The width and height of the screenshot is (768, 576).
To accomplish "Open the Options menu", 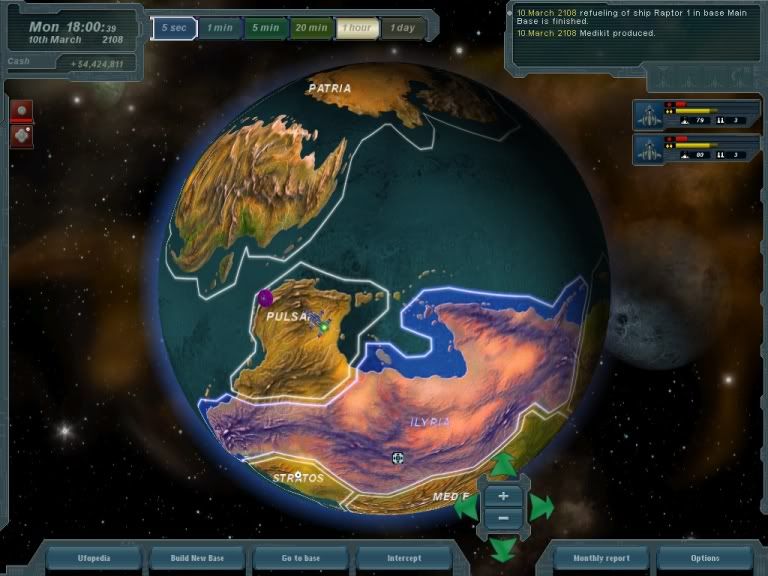I will [704, 558].
